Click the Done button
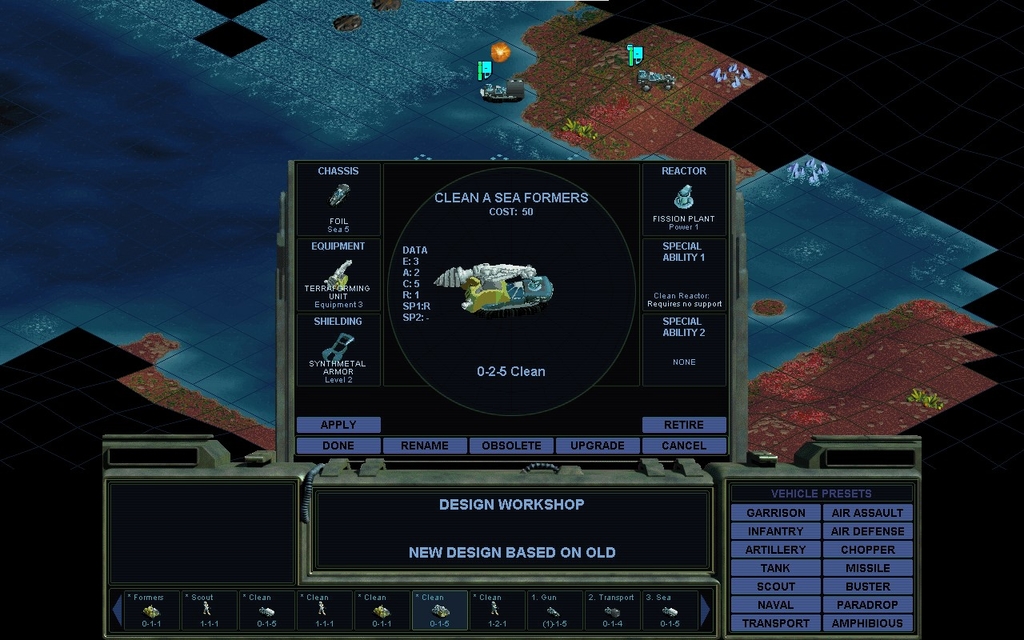The height and width of the screenshot is (640, 1024). (338, 446)
